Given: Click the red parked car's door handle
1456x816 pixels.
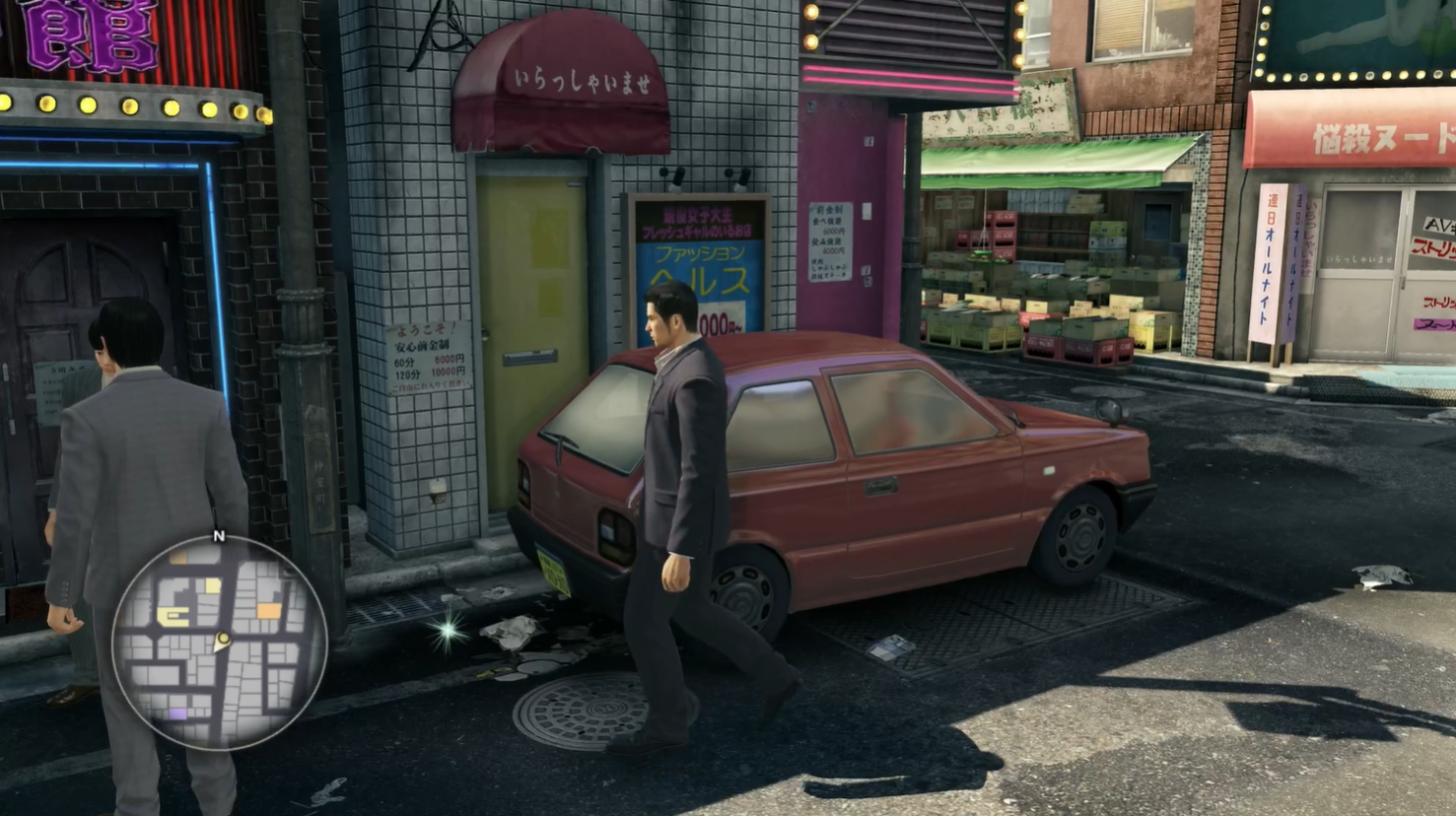Looking at the screenshot, I should [882, 488].
